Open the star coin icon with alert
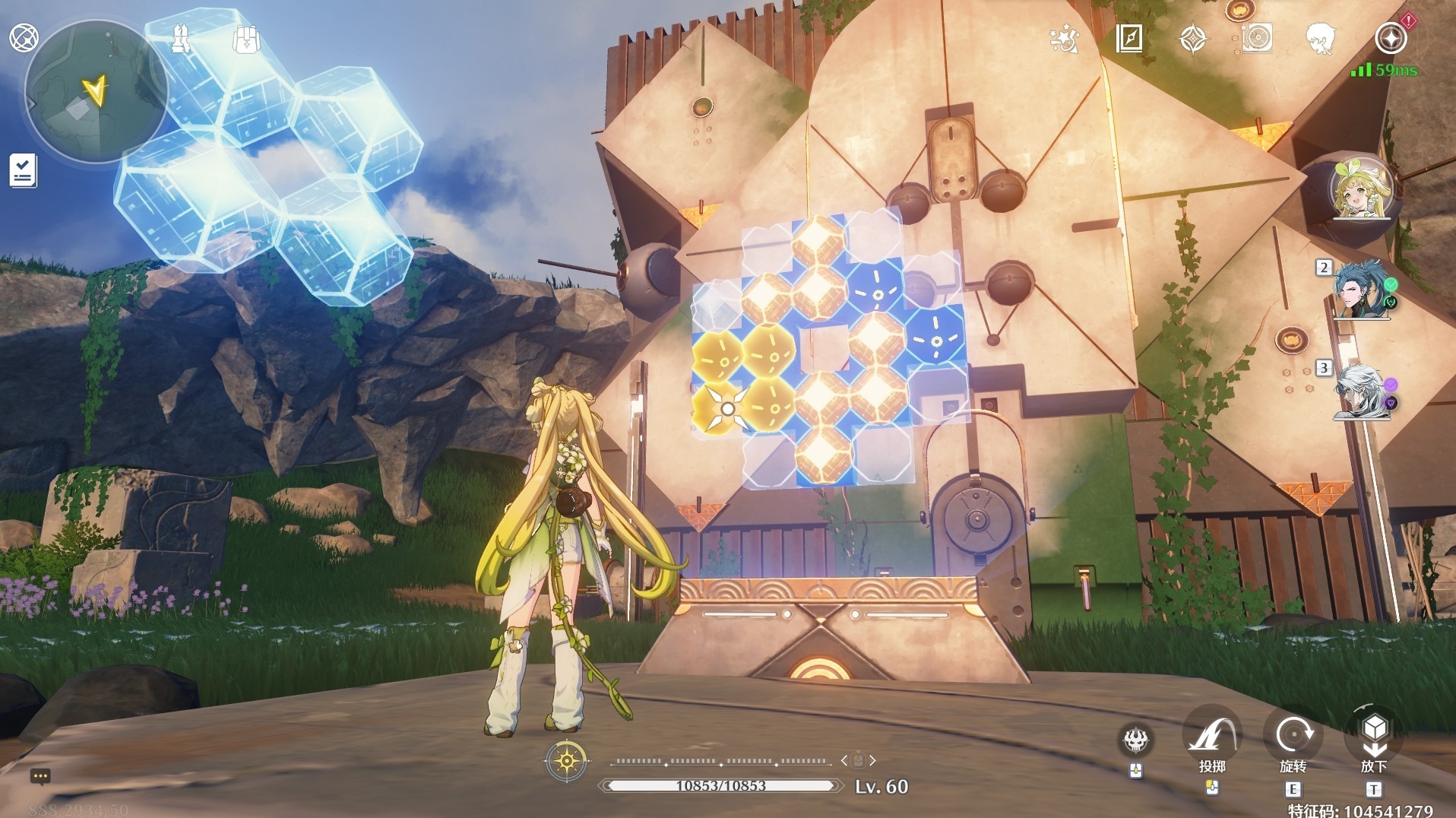Viewport: 1456px width, 818px height. (1391, 38)
